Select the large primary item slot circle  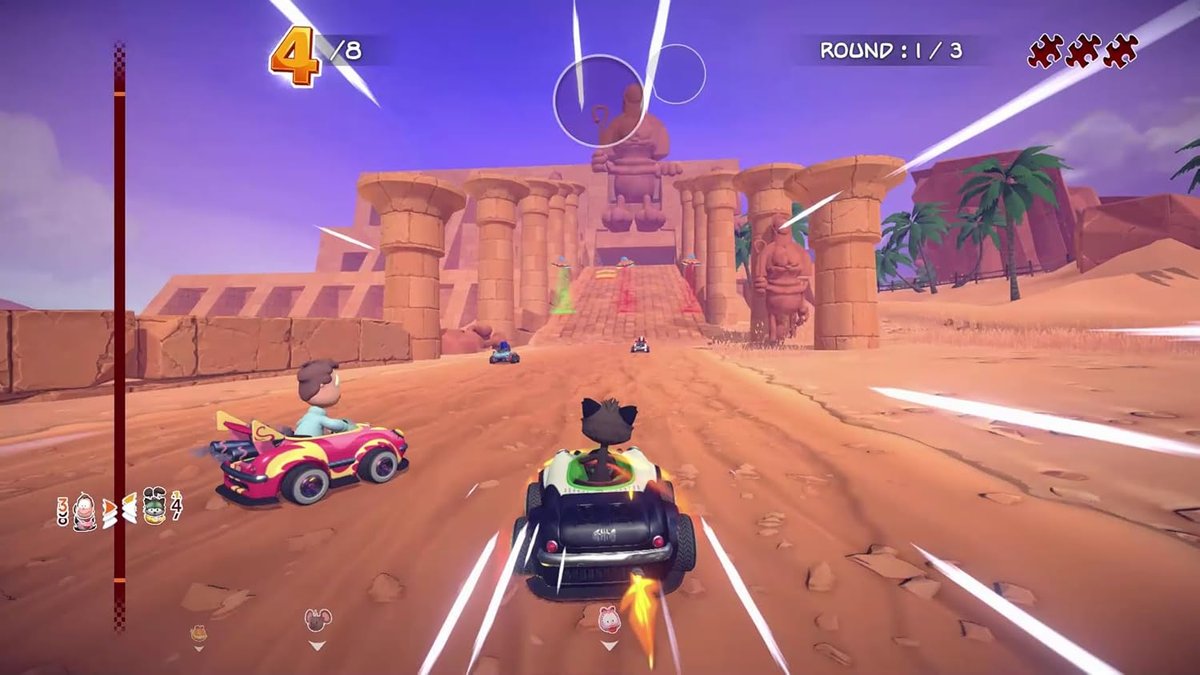pos(599,100)
